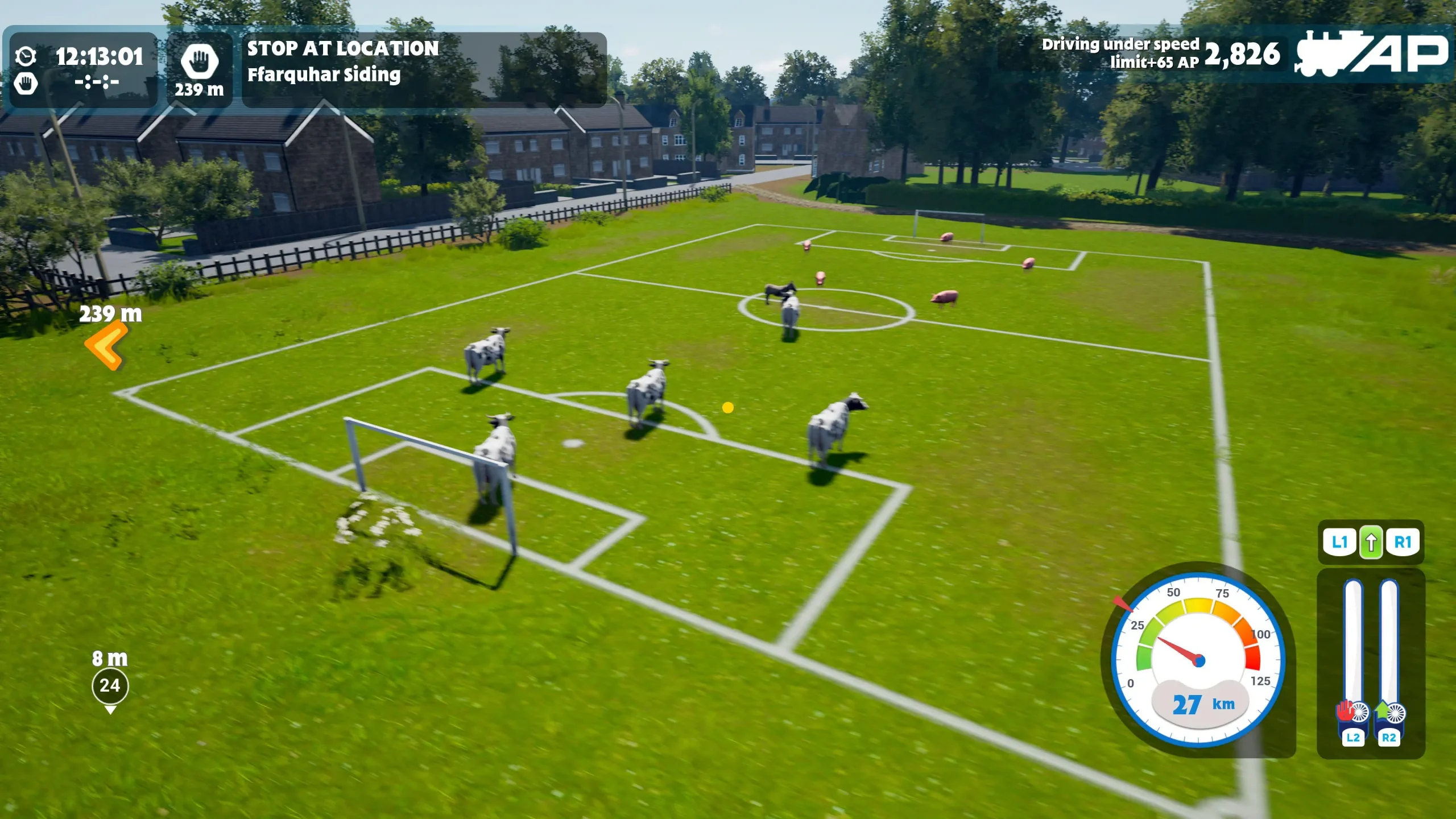This screenshot has height=819, width=1456.
Task: Select the speed limit 24 marker
Action: pyautogui.click(x=110, y=685)
